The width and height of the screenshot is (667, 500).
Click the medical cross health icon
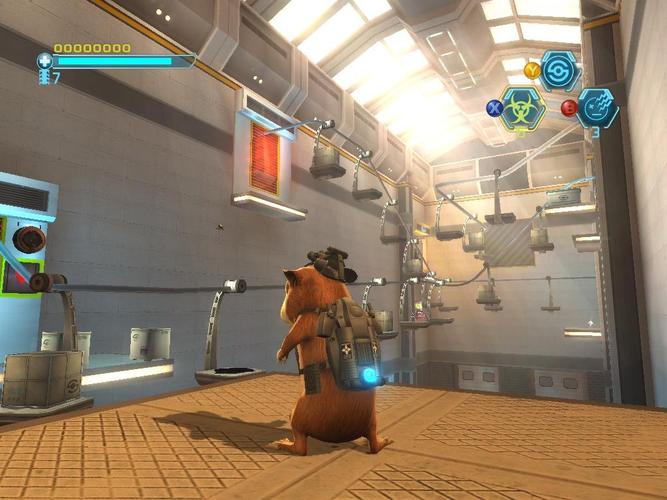[45, 61]
